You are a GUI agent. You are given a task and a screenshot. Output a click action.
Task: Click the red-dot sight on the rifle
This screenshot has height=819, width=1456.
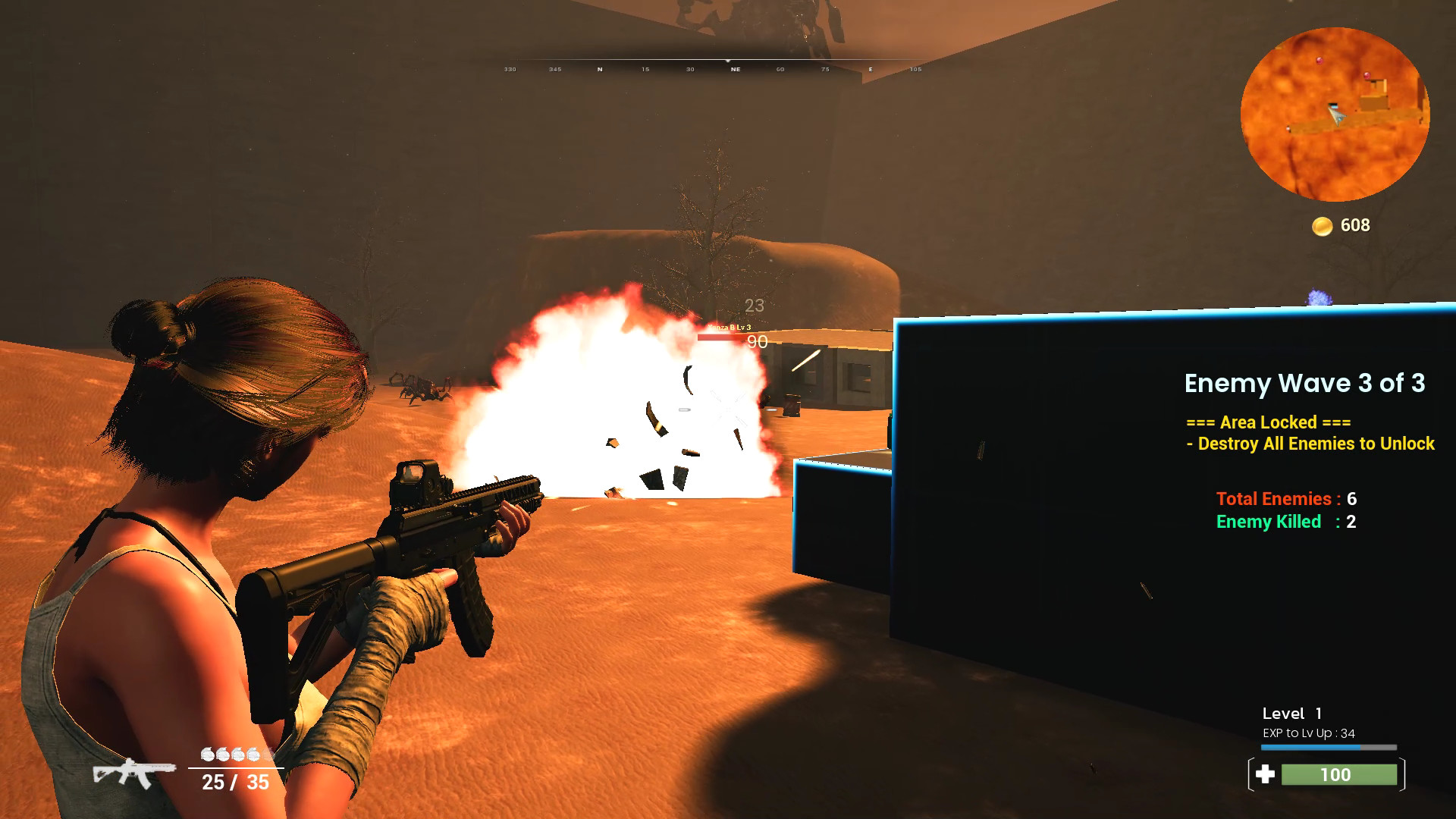pos(418,477)
